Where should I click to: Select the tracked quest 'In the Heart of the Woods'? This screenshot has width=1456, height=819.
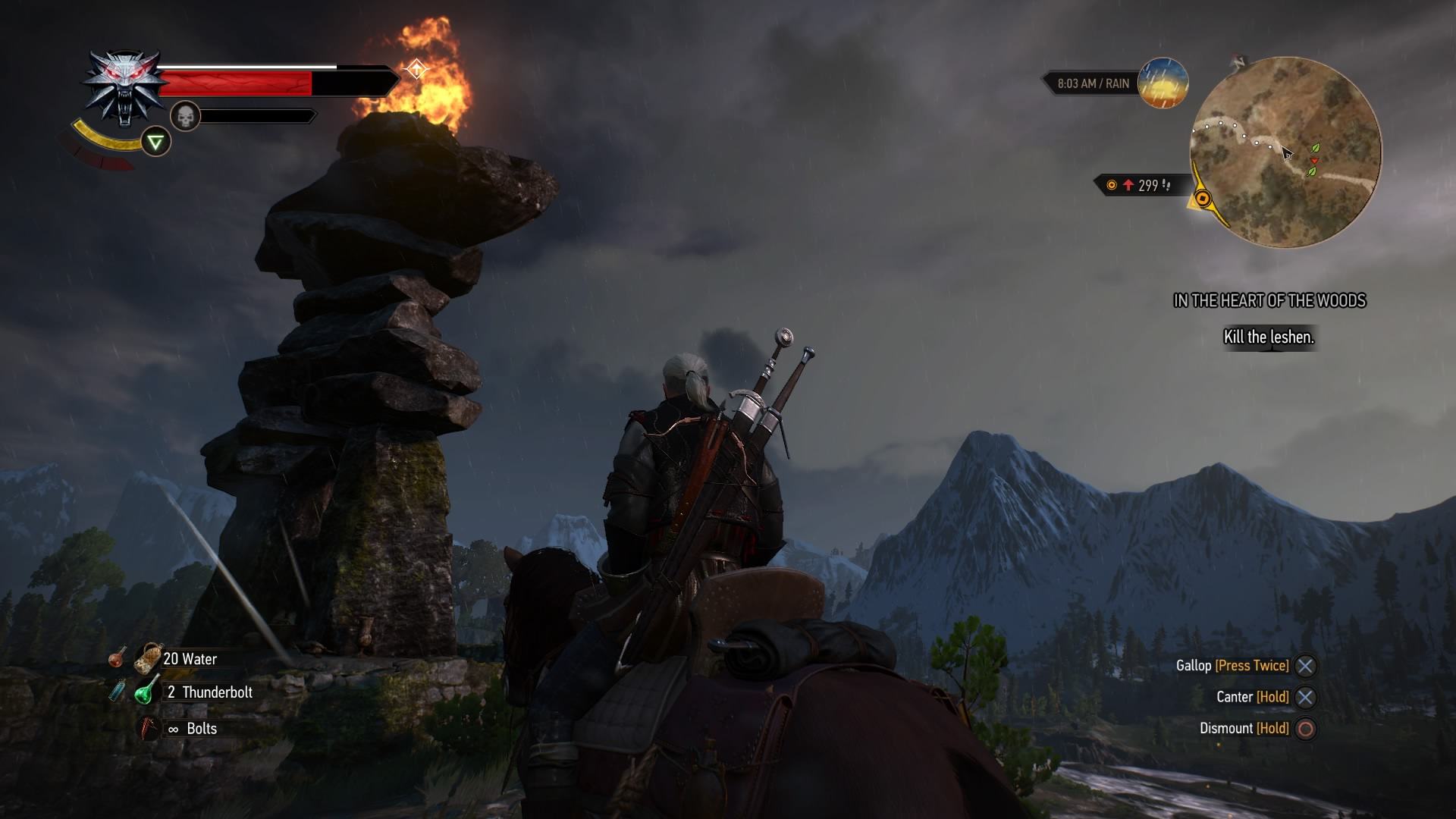1269,301
